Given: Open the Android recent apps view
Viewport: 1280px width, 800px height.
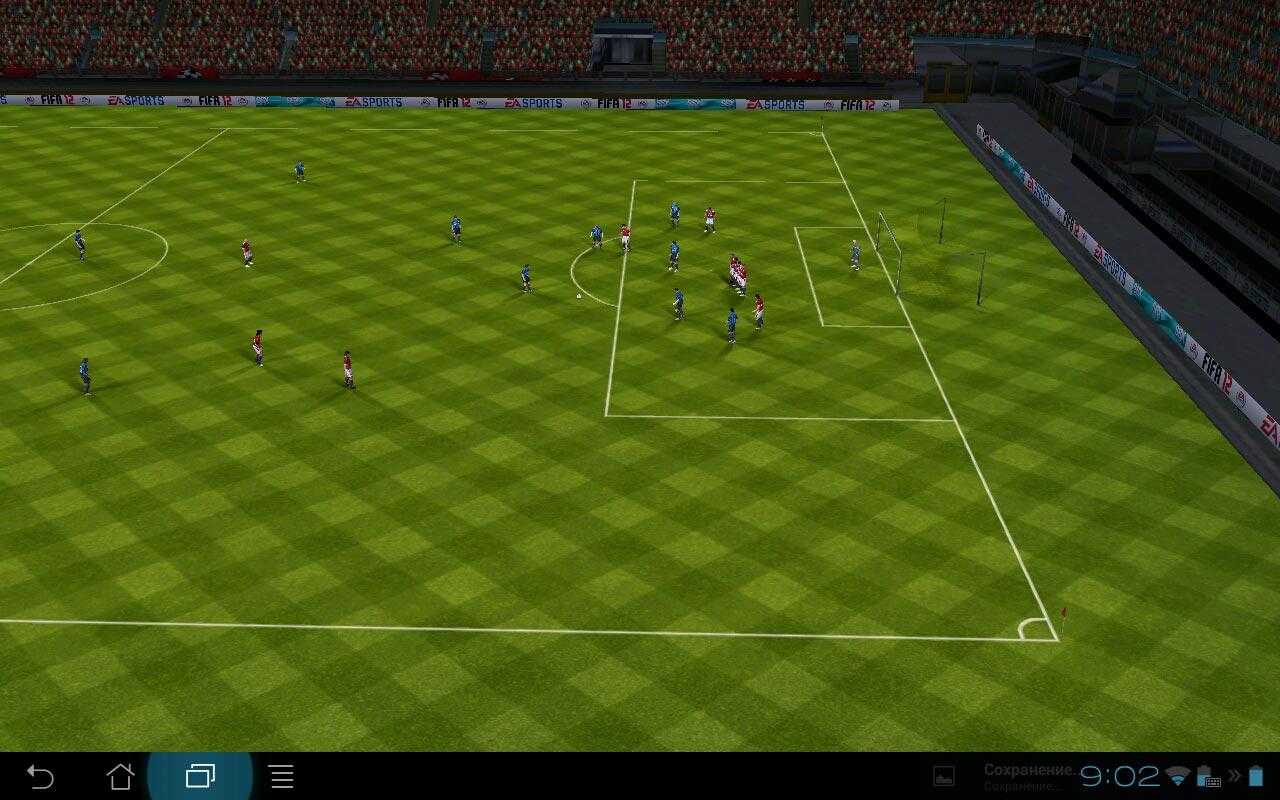Looking at the screenshot, I should point(200,776).
